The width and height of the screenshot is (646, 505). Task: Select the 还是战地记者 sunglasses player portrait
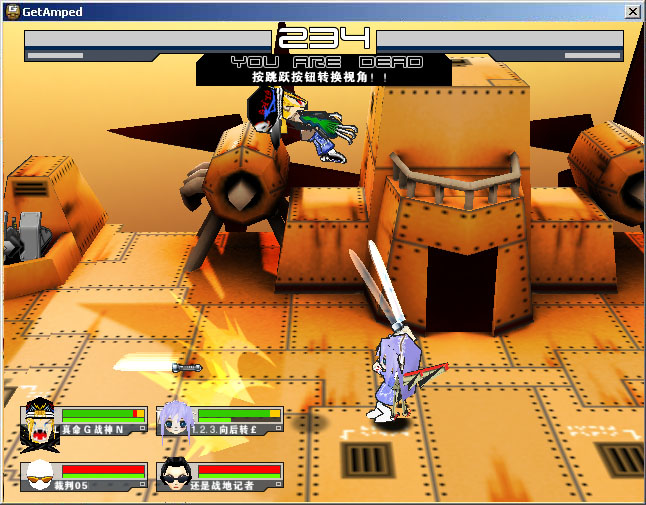(x=176, y=476)
